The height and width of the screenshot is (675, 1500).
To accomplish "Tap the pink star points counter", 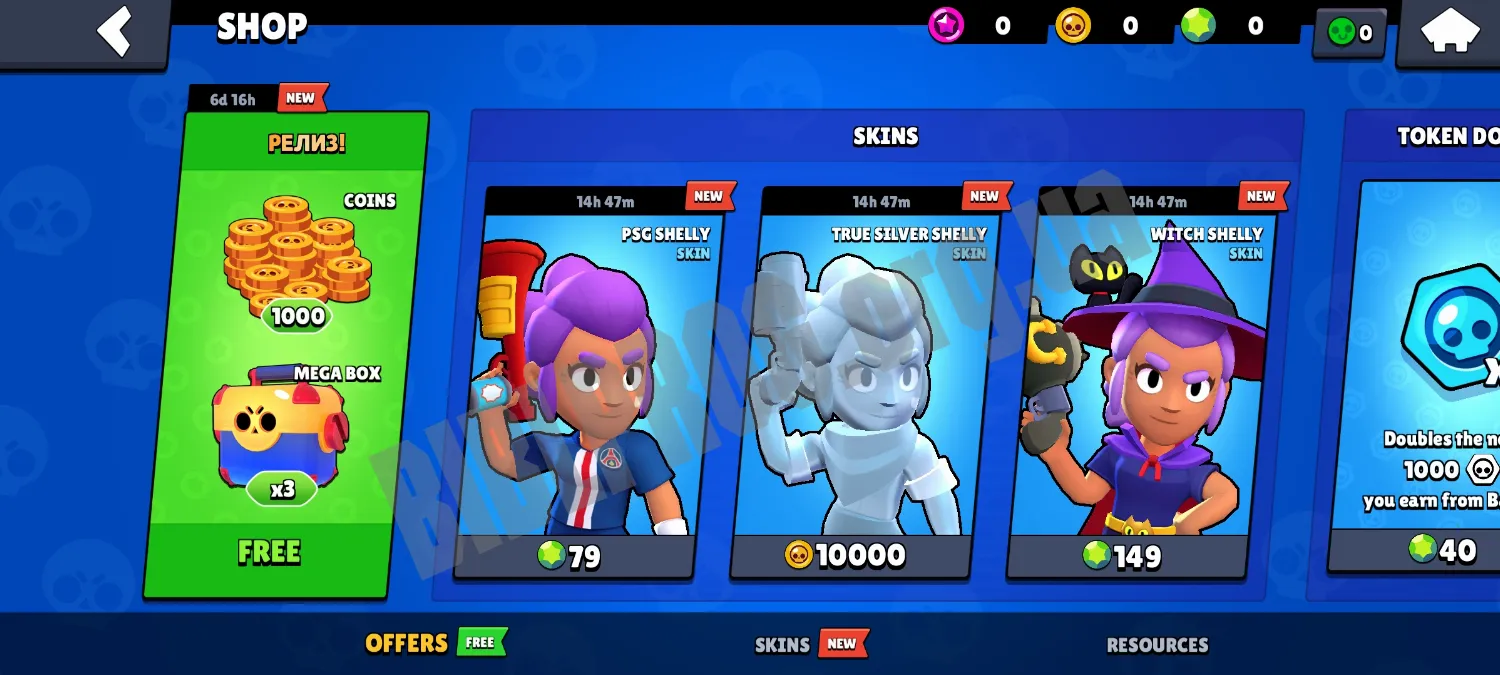I will 972,27.
